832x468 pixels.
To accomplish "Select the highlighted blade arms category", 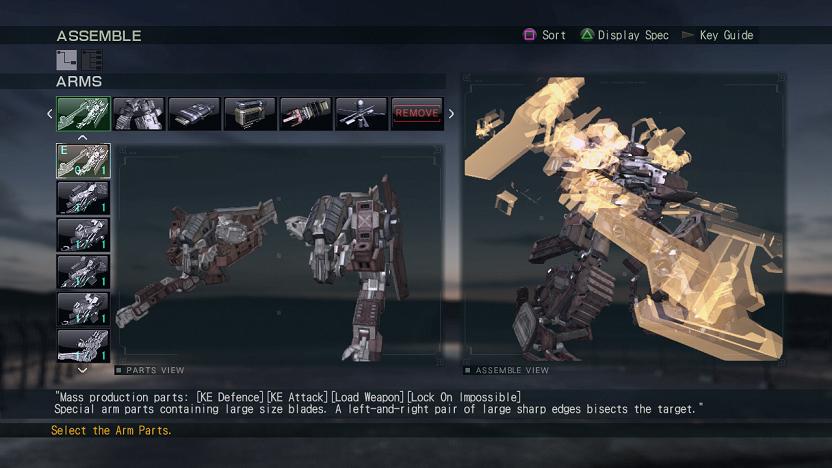I will coord(83,114).
